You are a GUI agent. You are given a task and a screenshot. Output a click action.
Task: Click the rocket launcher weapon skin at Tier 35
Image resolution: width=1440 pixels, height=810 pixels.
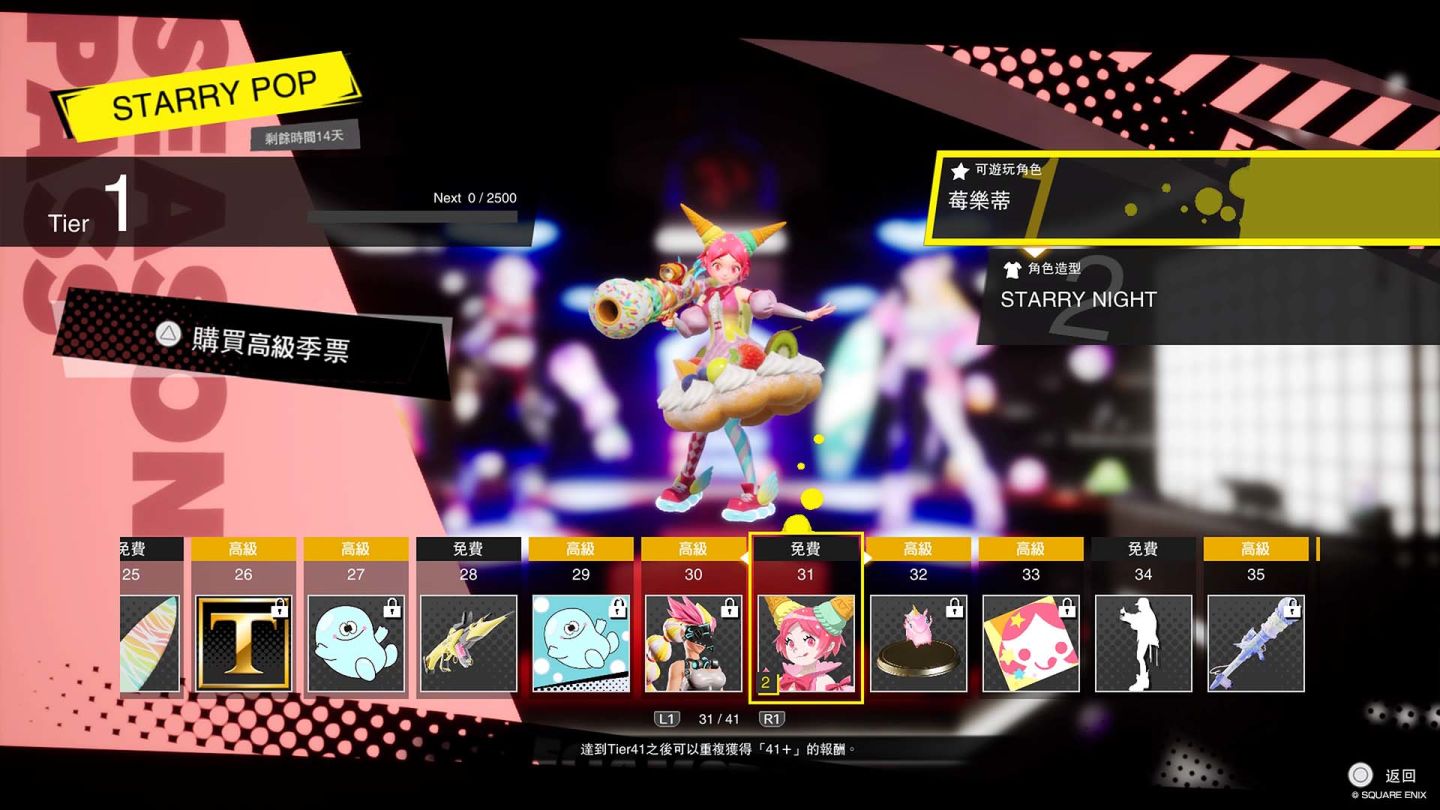(x=1255, y=643)
